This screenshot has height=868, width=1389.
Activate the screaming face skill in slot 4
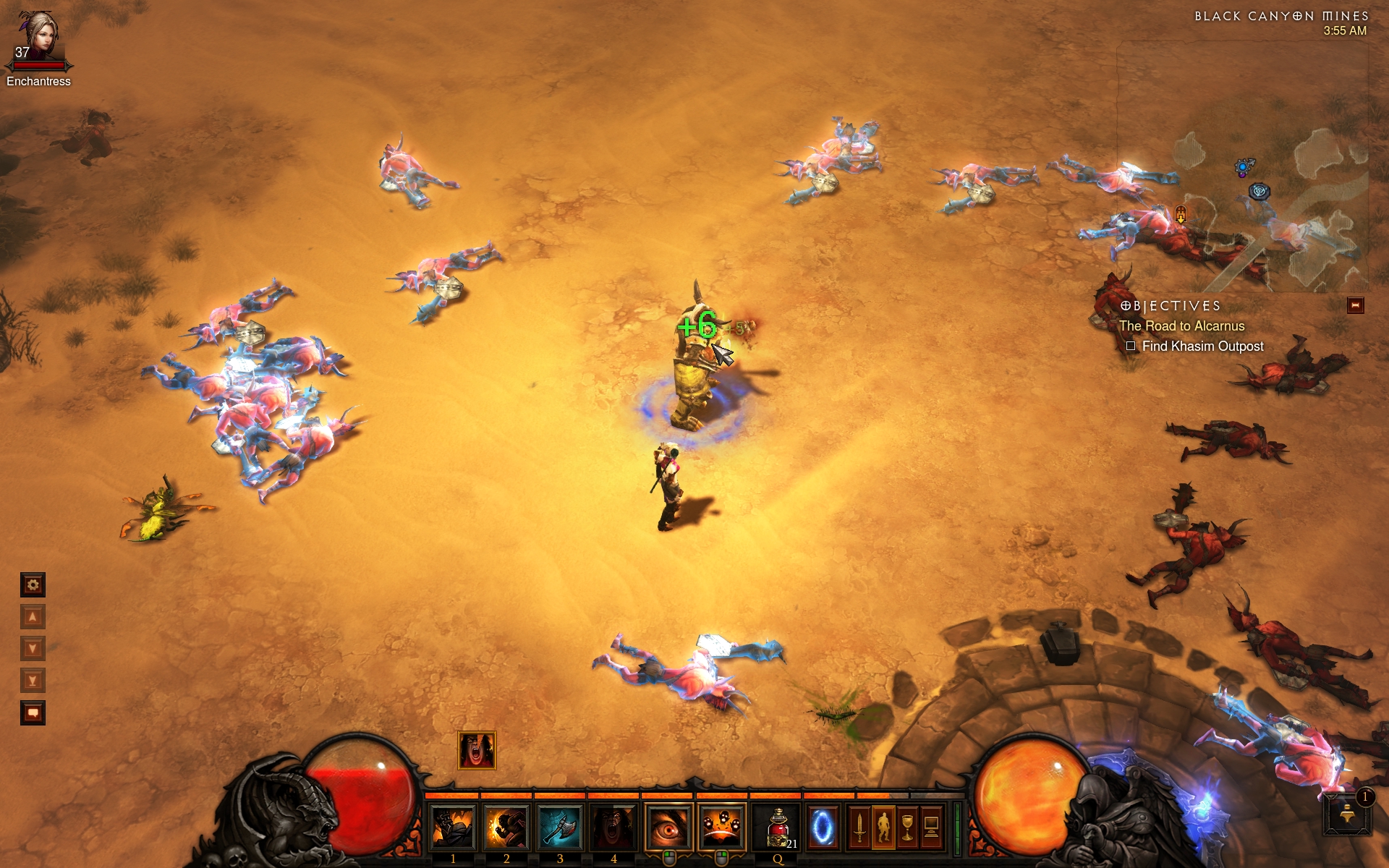[x=613, y=827]
